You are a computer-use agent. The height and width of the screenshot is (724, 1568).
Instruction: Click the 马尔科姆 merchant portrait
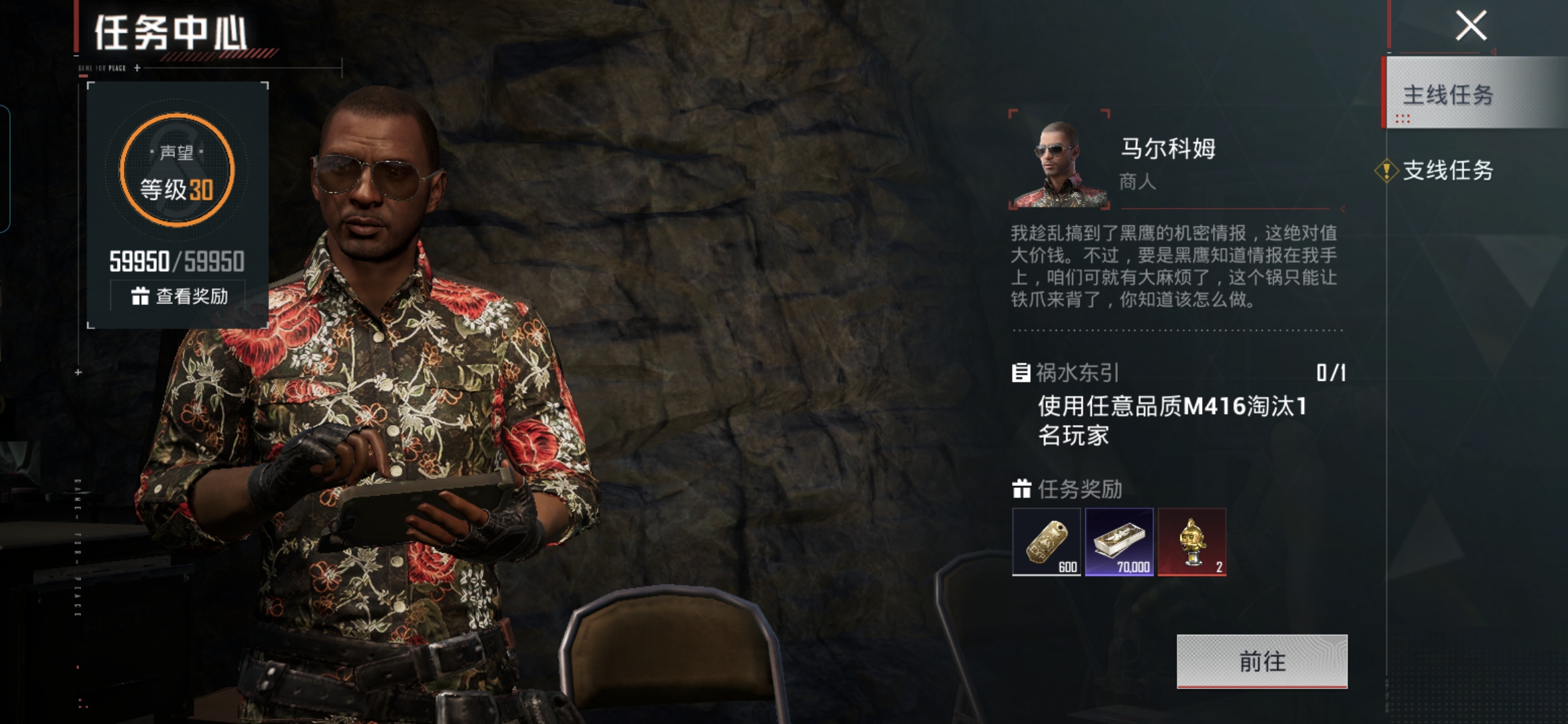[x=1059, y=161]
